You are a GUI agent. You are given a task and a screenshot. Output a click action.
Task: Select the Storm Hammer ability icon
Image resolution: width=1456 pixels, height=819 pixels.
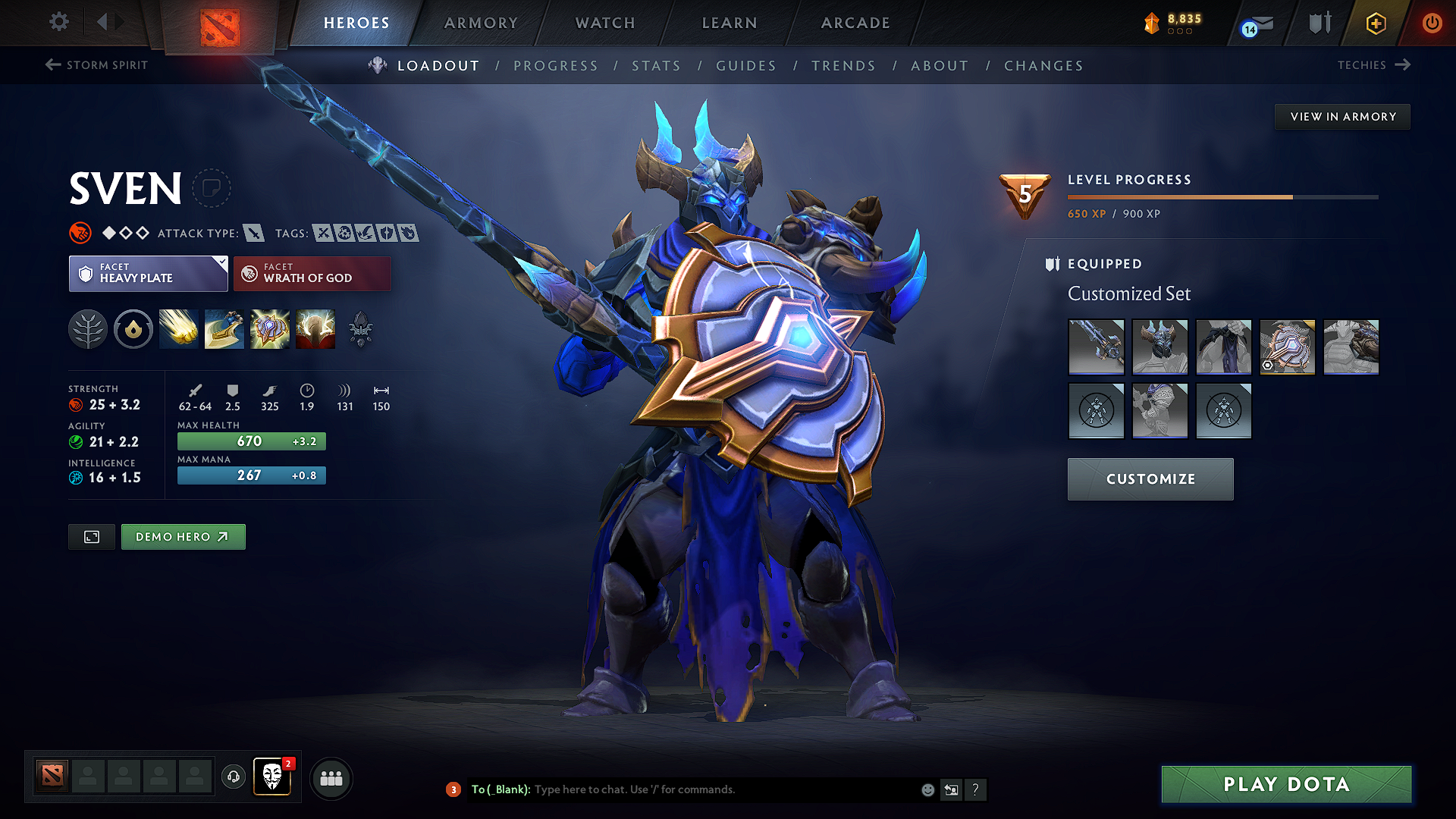point(179,329)
